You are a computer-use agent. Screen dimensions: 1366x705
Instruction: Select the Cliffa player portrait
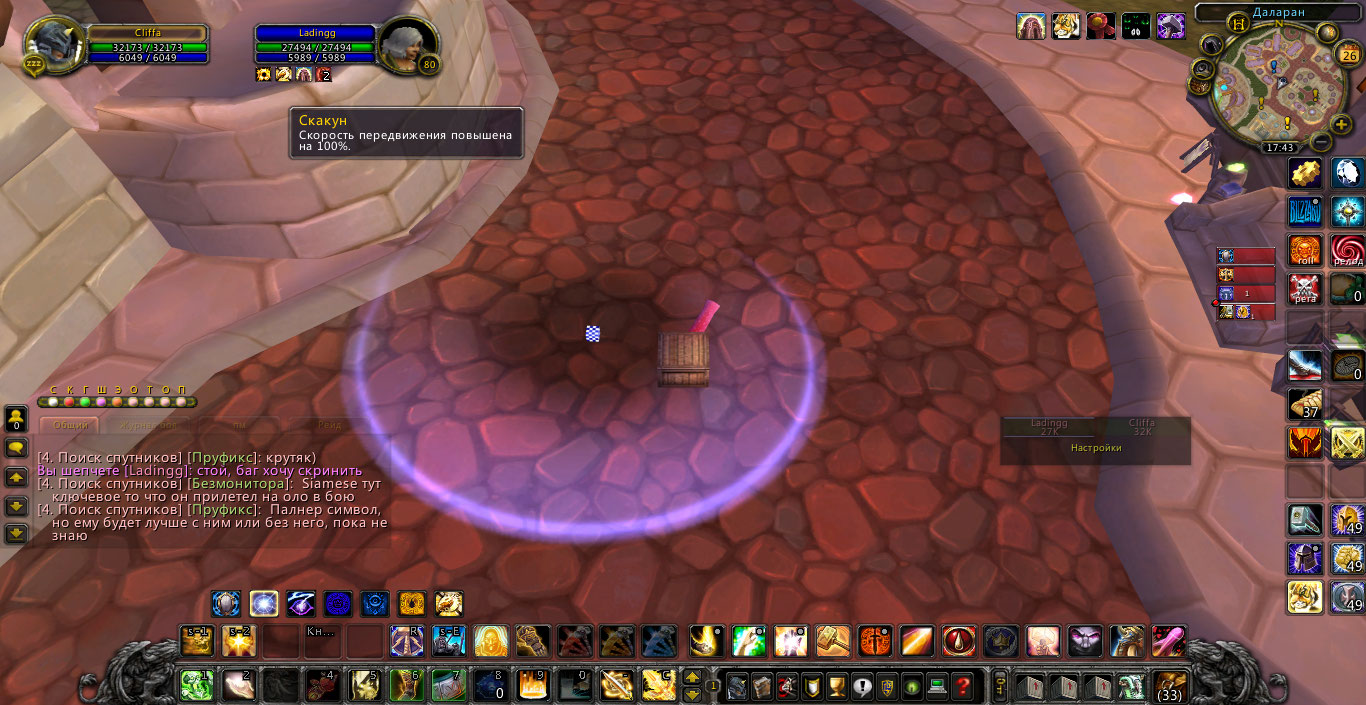point(49,45)
